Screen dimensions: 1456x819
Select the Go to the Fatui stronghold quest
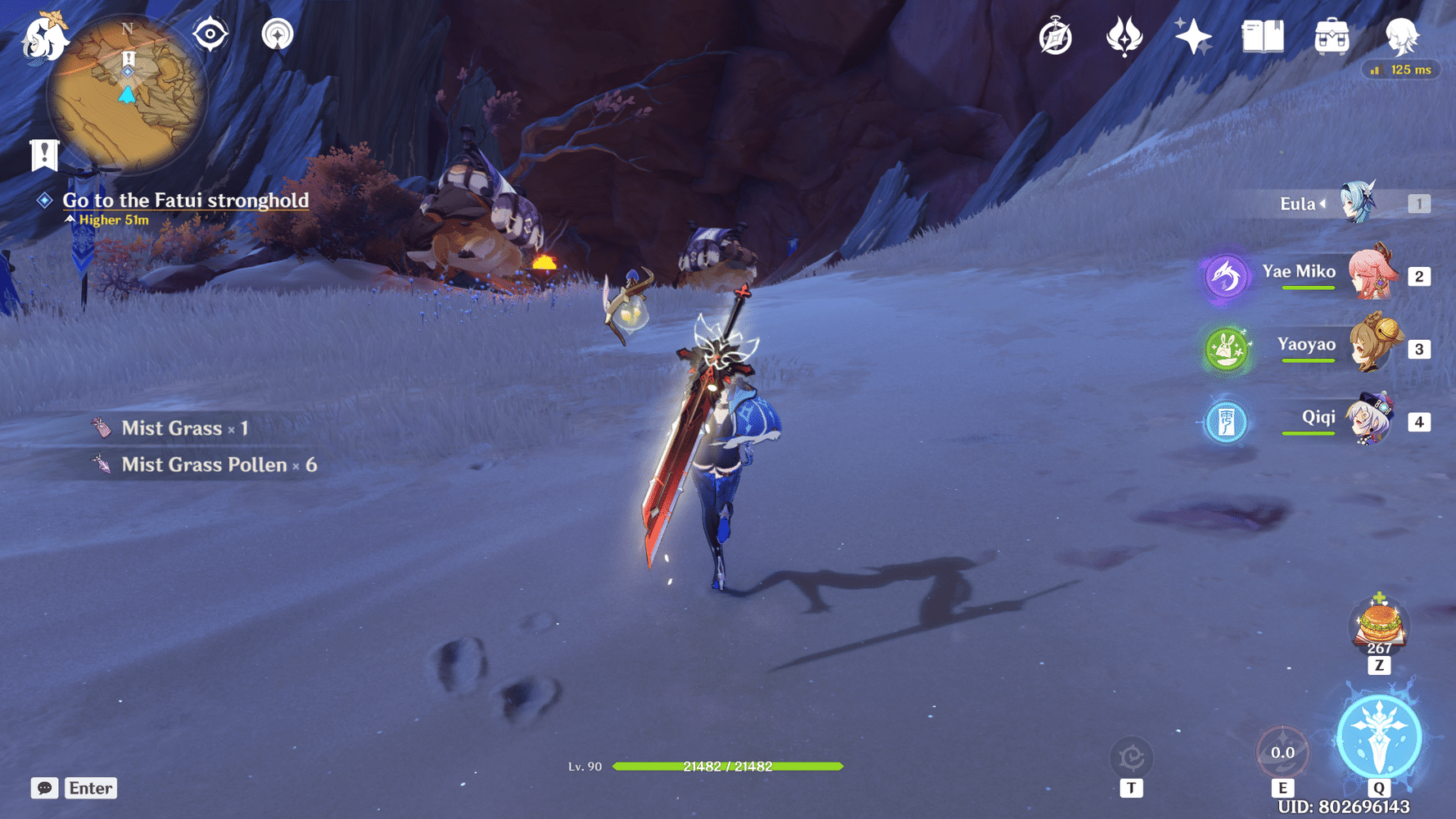(x=185, y=200)
